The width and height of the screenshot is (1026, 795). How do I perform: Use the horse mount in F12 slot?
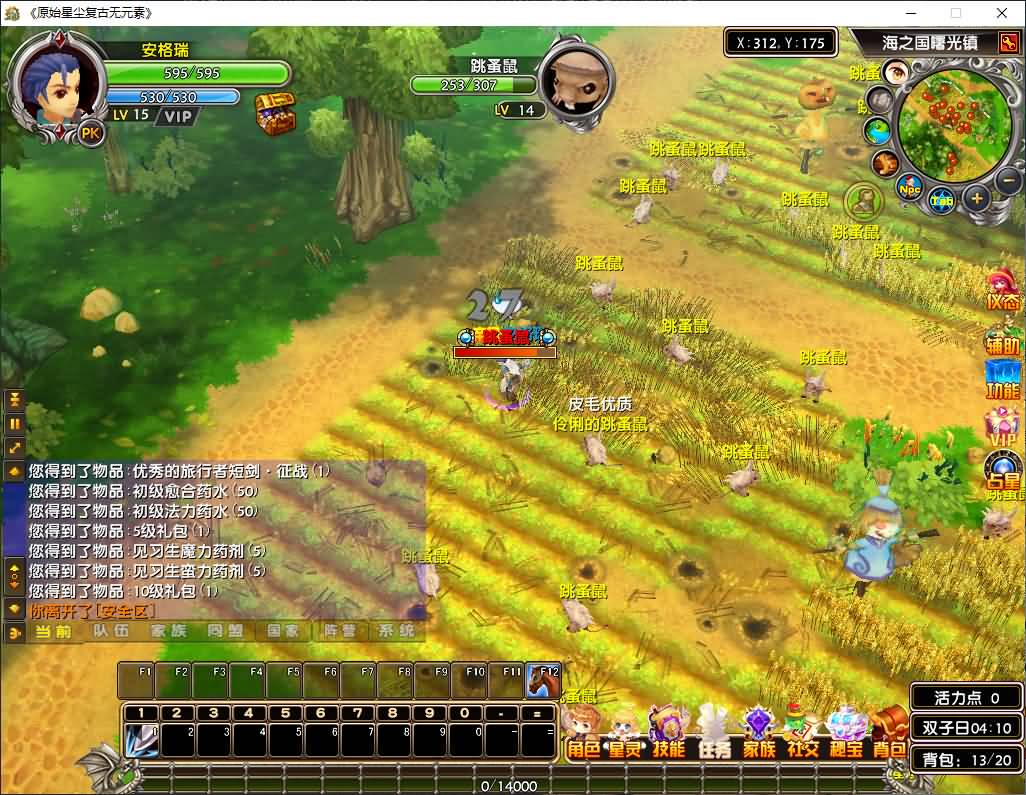tap(543, 681)
